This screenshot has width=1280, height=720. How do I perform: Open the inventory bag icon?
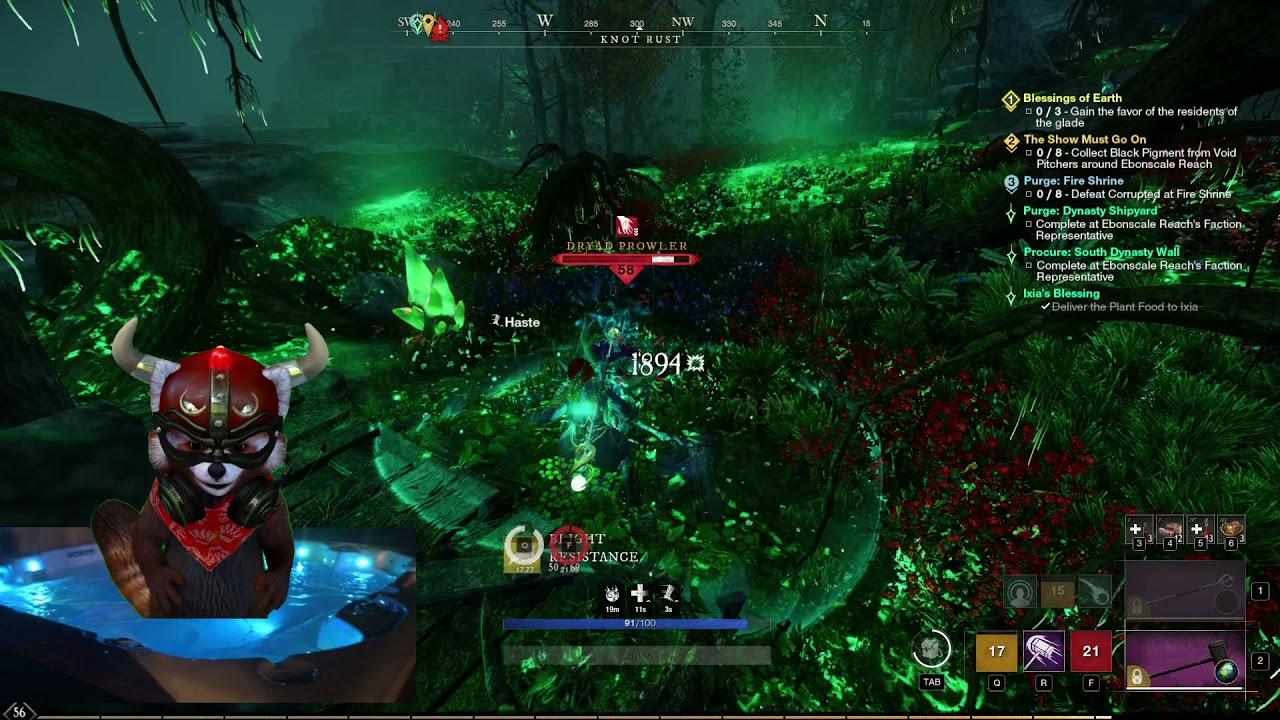point(932,650)
